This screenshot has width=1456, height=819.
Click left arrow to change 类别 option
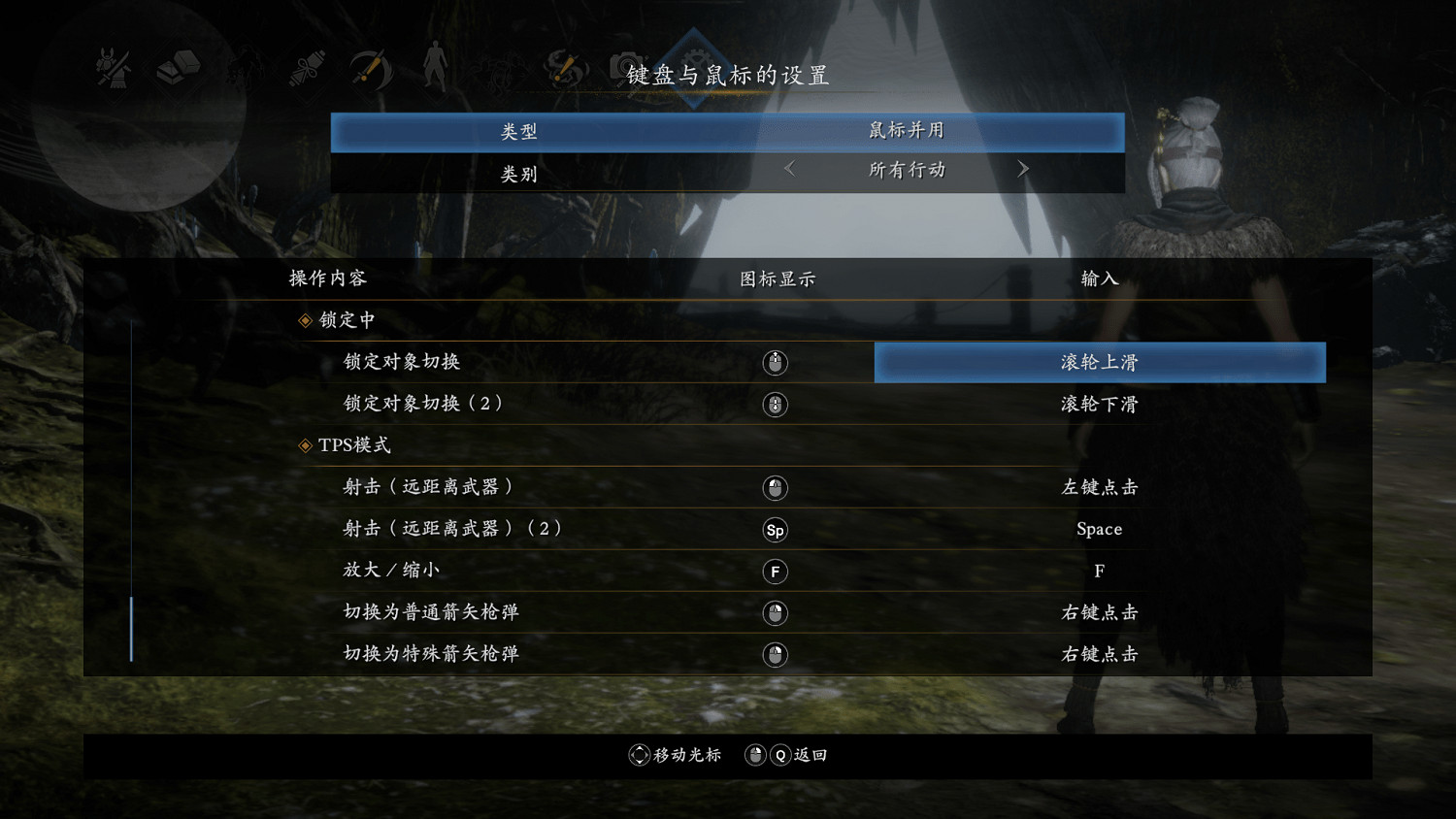pyautogui.click(x=788, y=169)
